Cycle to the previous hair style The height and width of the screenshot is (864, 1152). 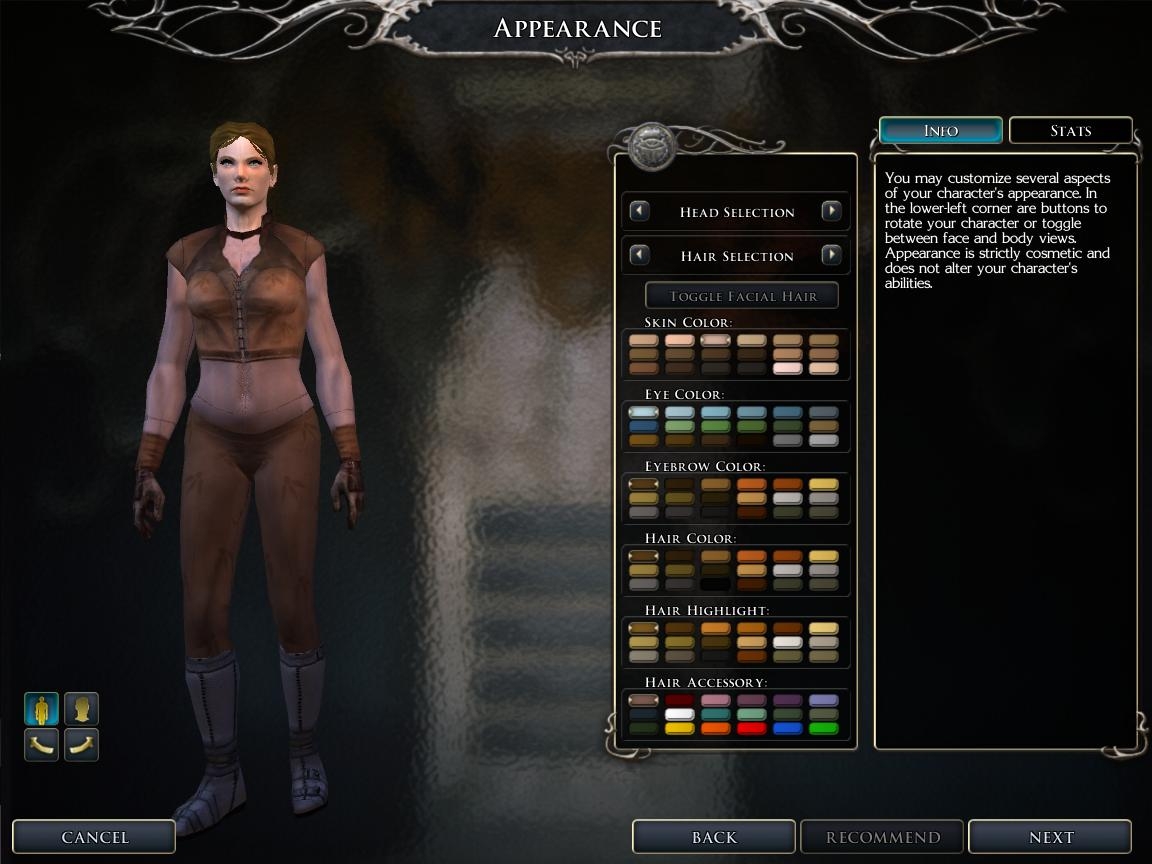pos(639,255)
